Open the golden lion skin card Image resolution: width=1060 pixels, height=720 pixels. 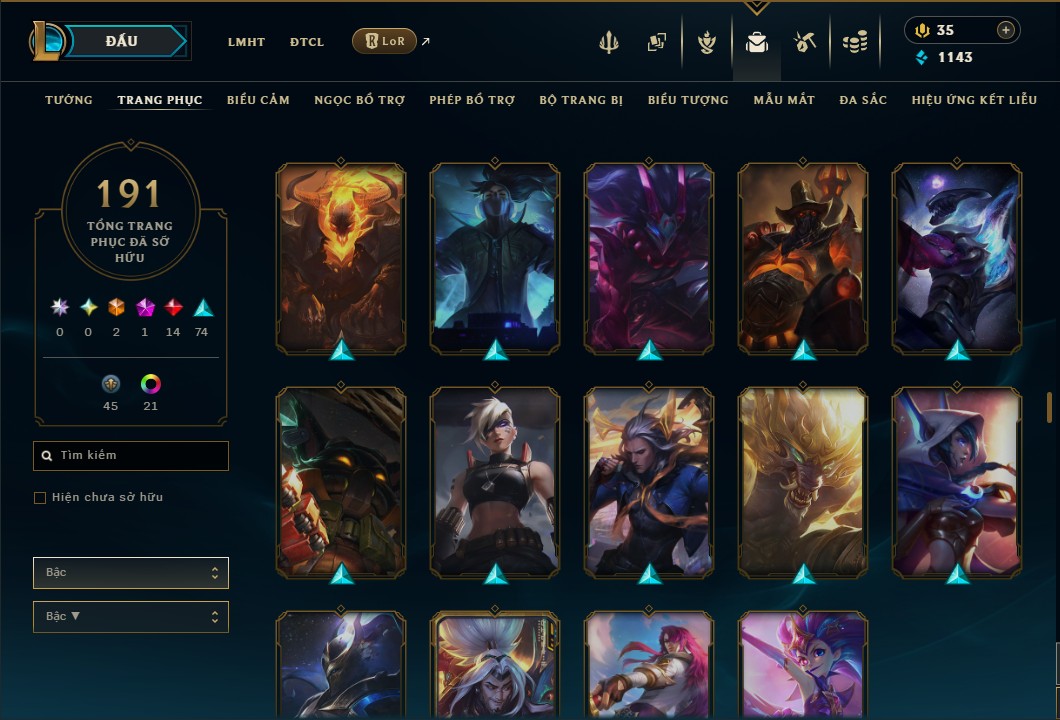click(x=803, y=482)
